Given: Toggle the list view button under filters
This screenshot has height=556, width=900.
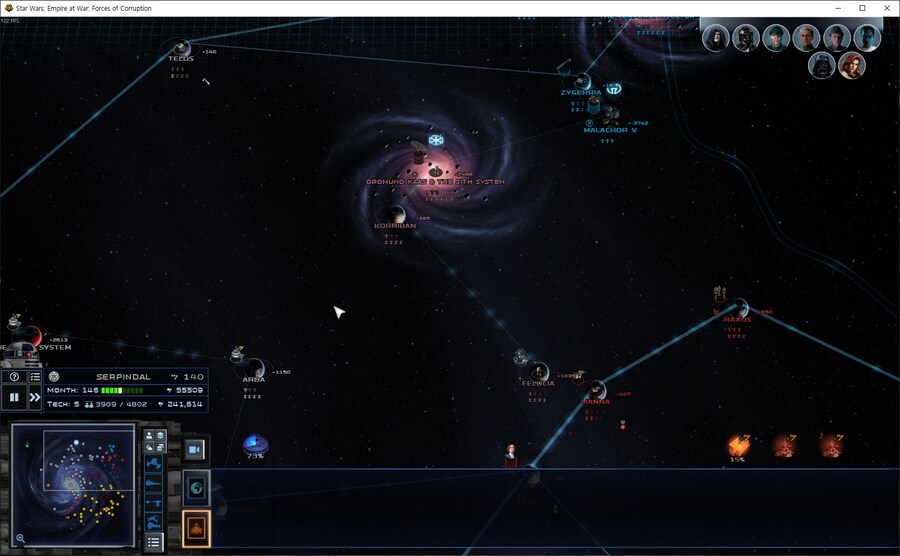Looking at the screenshot, I should coord(154,541).
